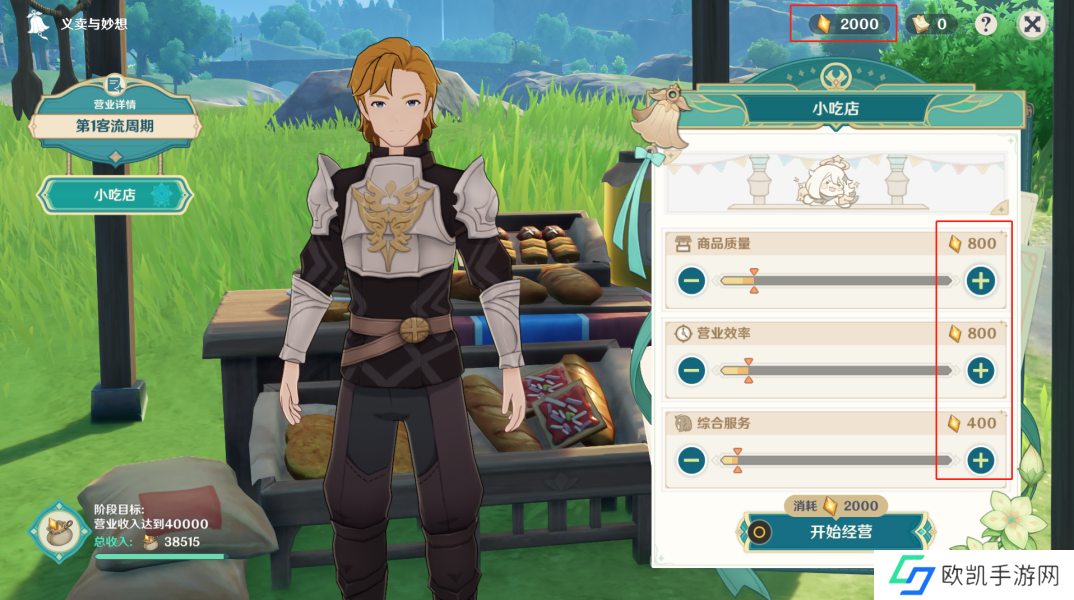Click the ticket currency counter showing 0
This screenshot has height=600, width=1074.
[x=931, y=24]
